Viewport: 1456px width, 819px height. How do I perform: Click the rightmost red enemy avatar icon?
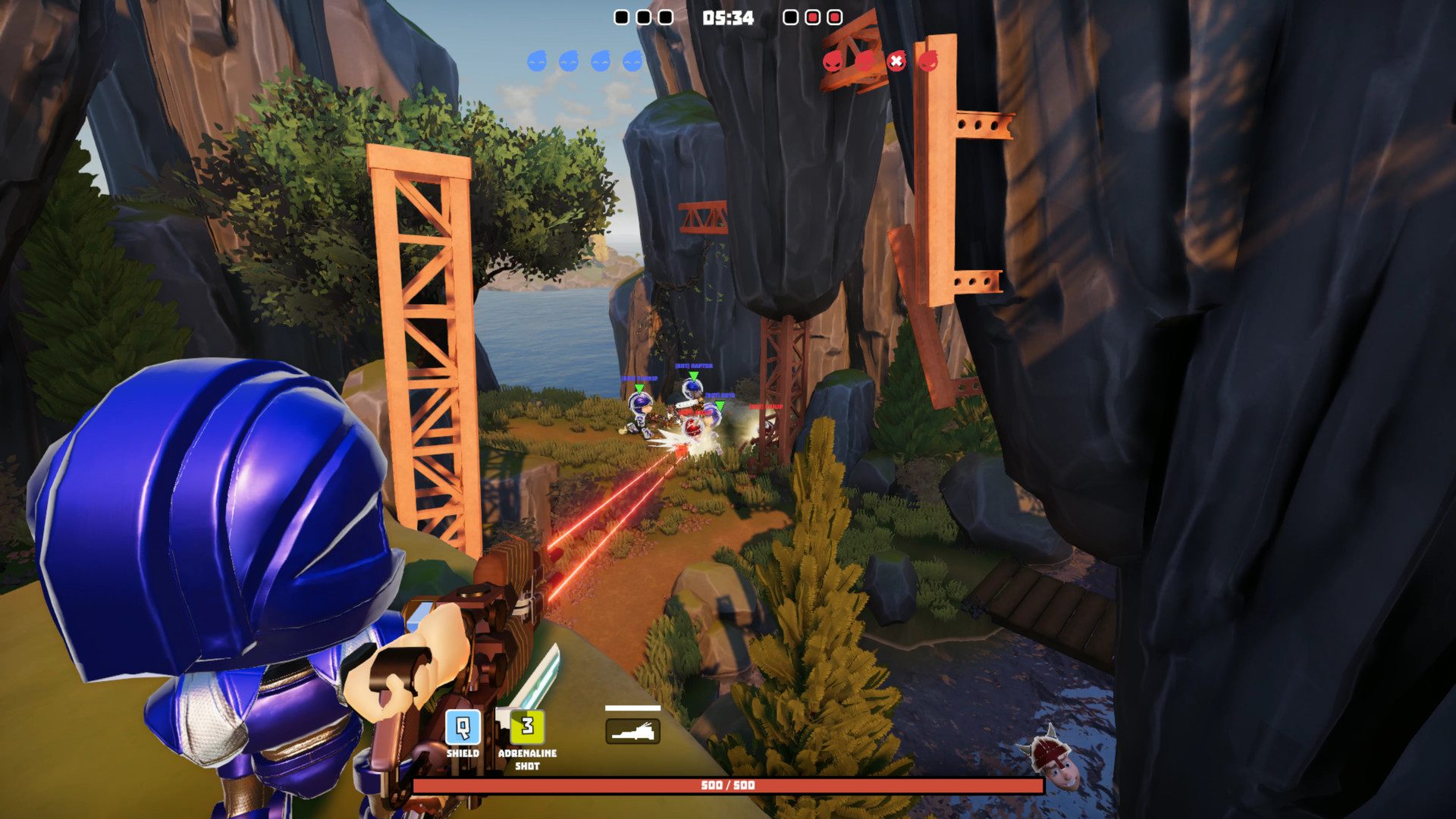click(x=928, y=62)
